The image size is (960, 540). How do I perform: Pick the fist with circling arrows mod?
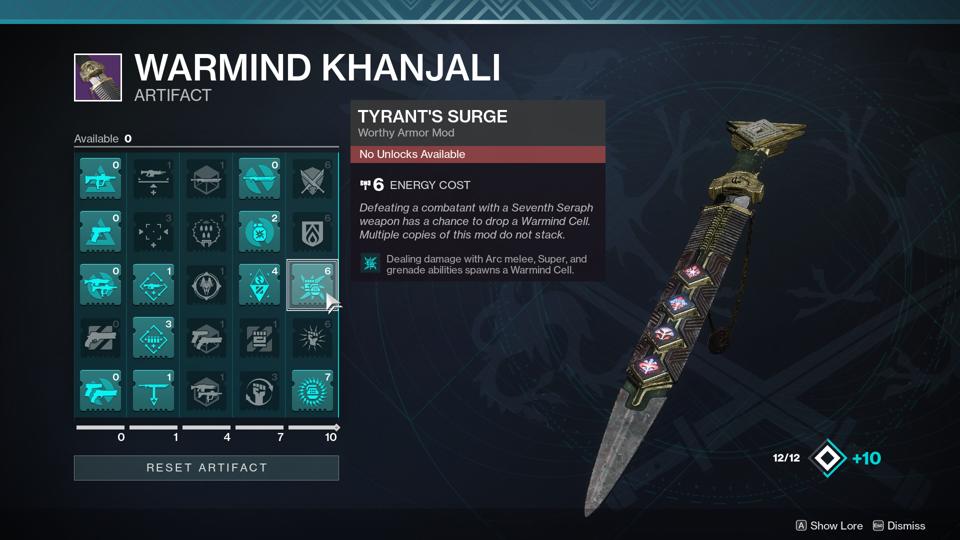[x=259, y=391]
